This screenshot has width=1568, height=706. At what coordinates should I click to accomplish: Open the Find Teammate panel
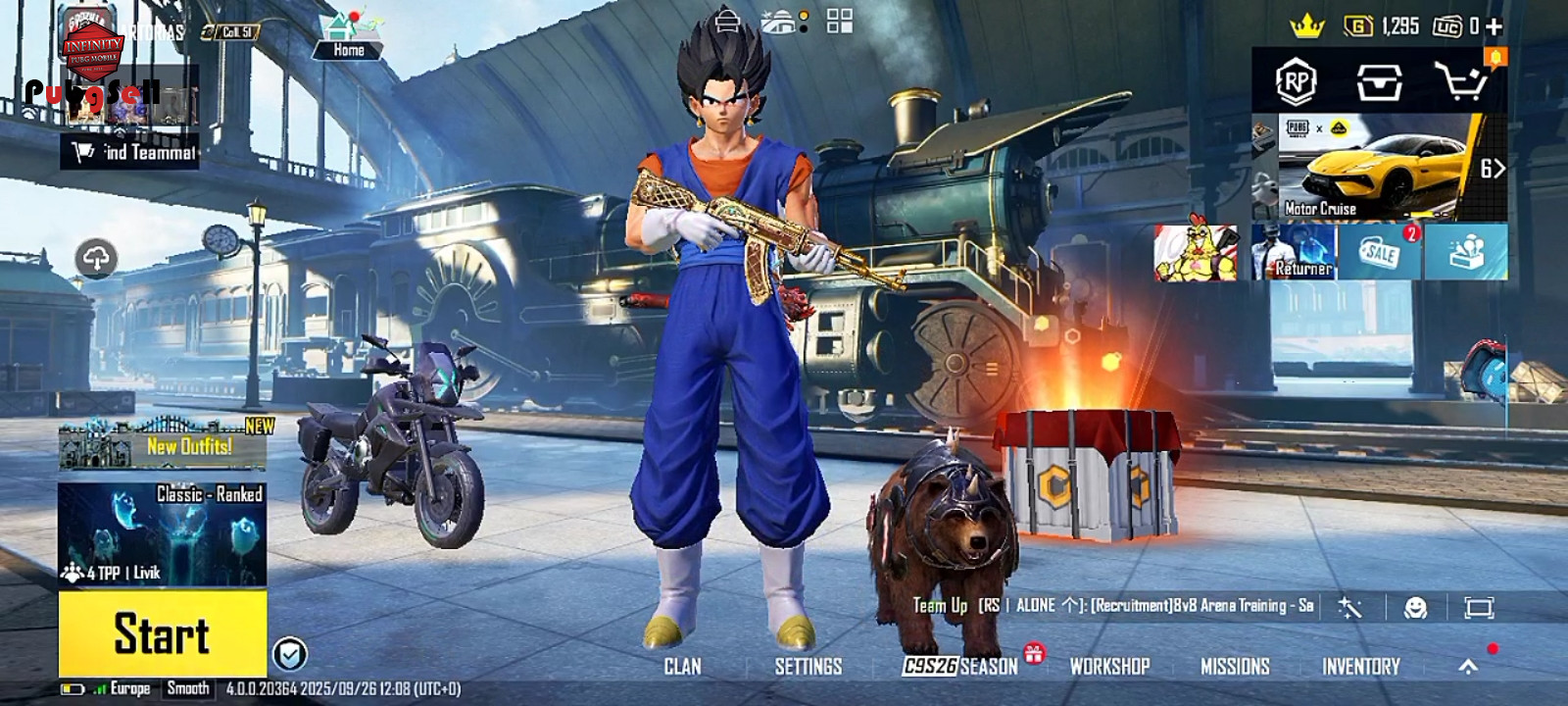point(130,152)
